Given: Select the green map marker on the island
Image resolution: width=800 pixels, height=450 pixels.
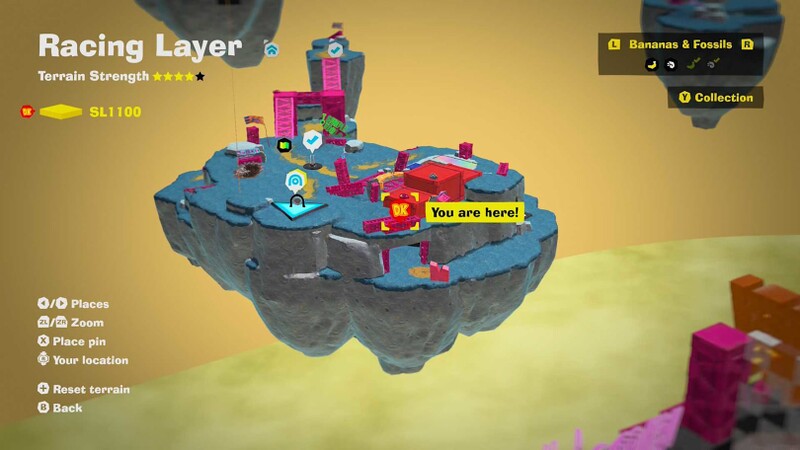Looking at the screenshot, I should (284, 146).
